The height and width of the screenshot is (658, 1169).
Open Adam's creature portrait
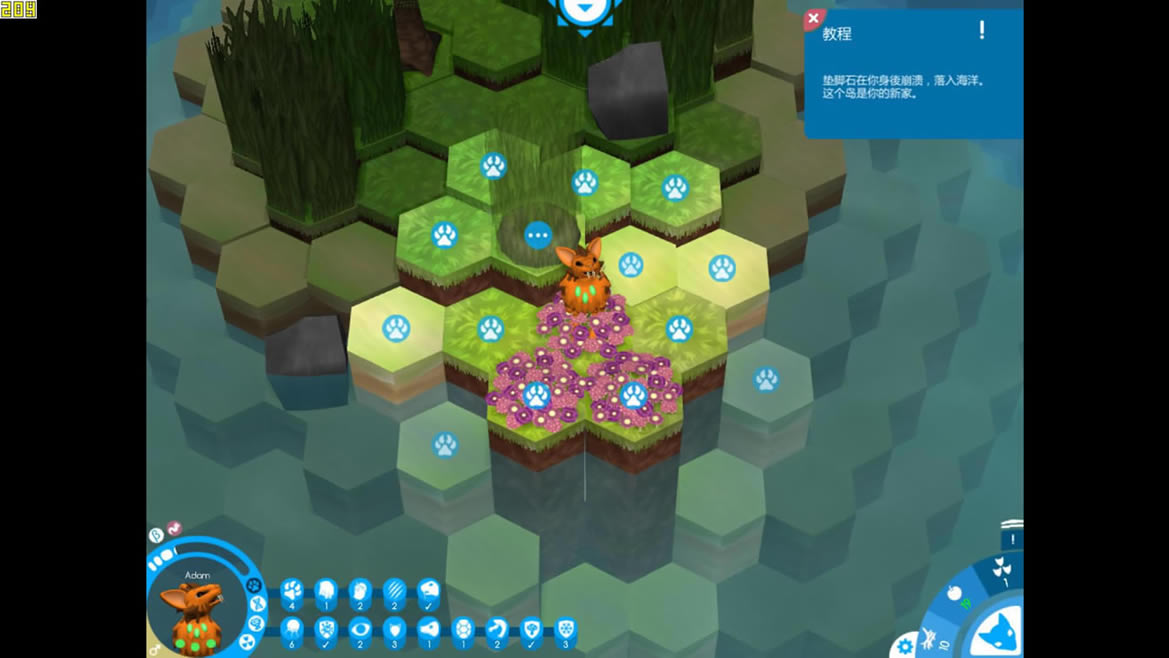(196, 609)
